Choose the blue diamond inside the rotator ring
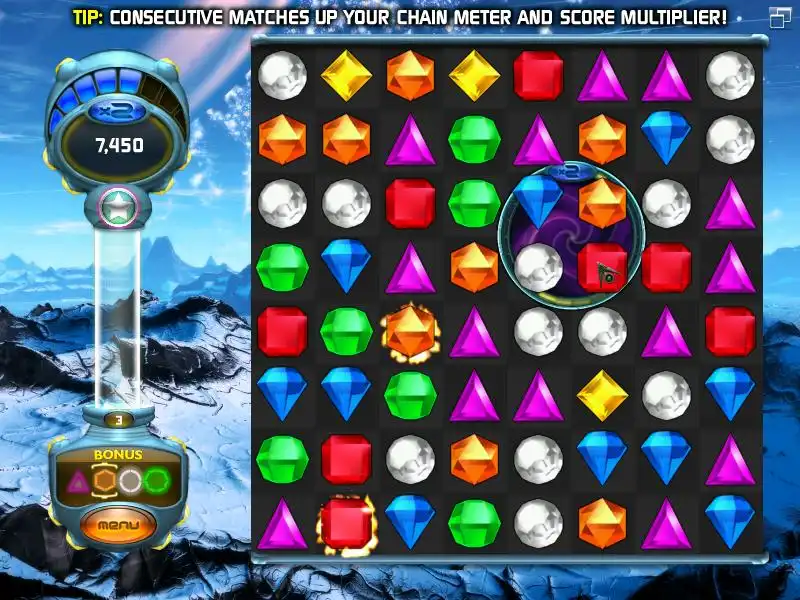This screenshot has width=800, height=600. (x=538, y=200)
